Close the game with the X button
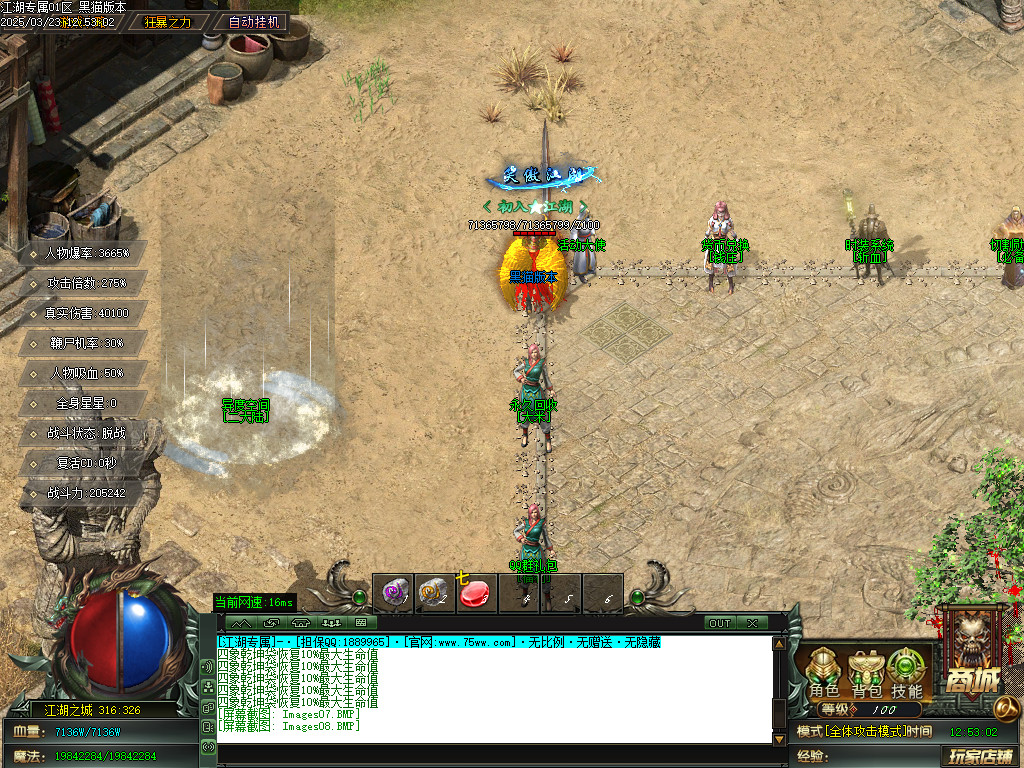1024x768 pixels. tap(752, 623)
